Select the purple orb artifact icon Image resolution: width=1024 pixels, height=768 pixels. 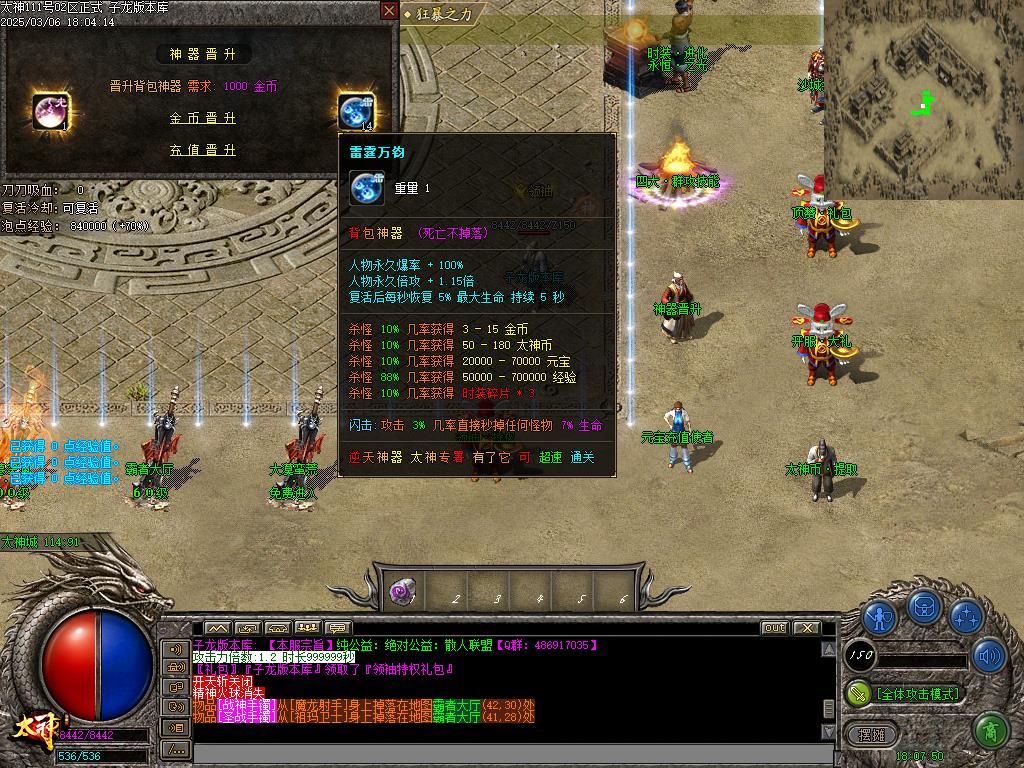pyautogui.click(x=51, y=111)
